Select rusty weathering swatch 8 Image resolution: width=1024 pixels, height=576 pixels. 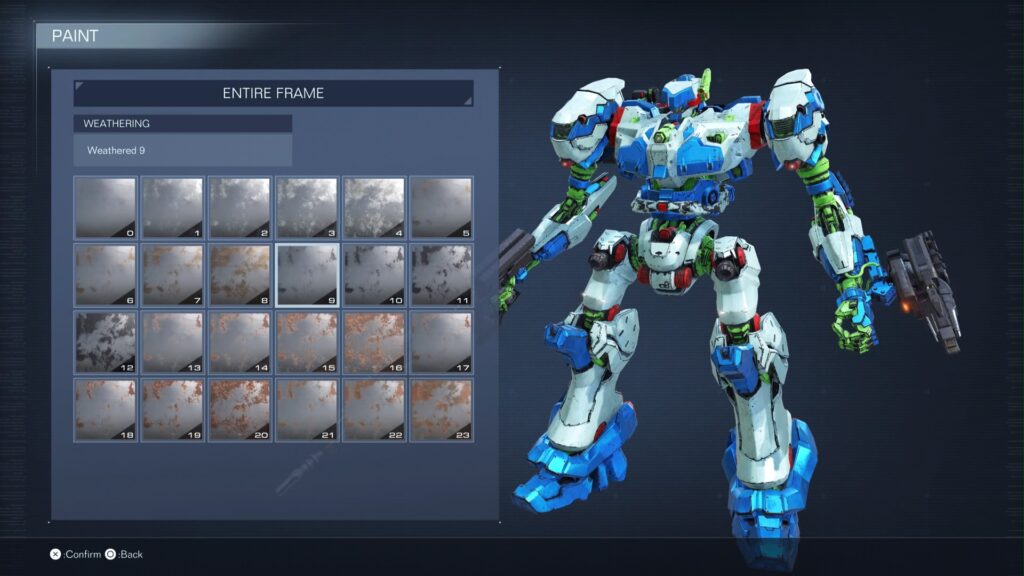pyautogui.click(x=240, y=275)
